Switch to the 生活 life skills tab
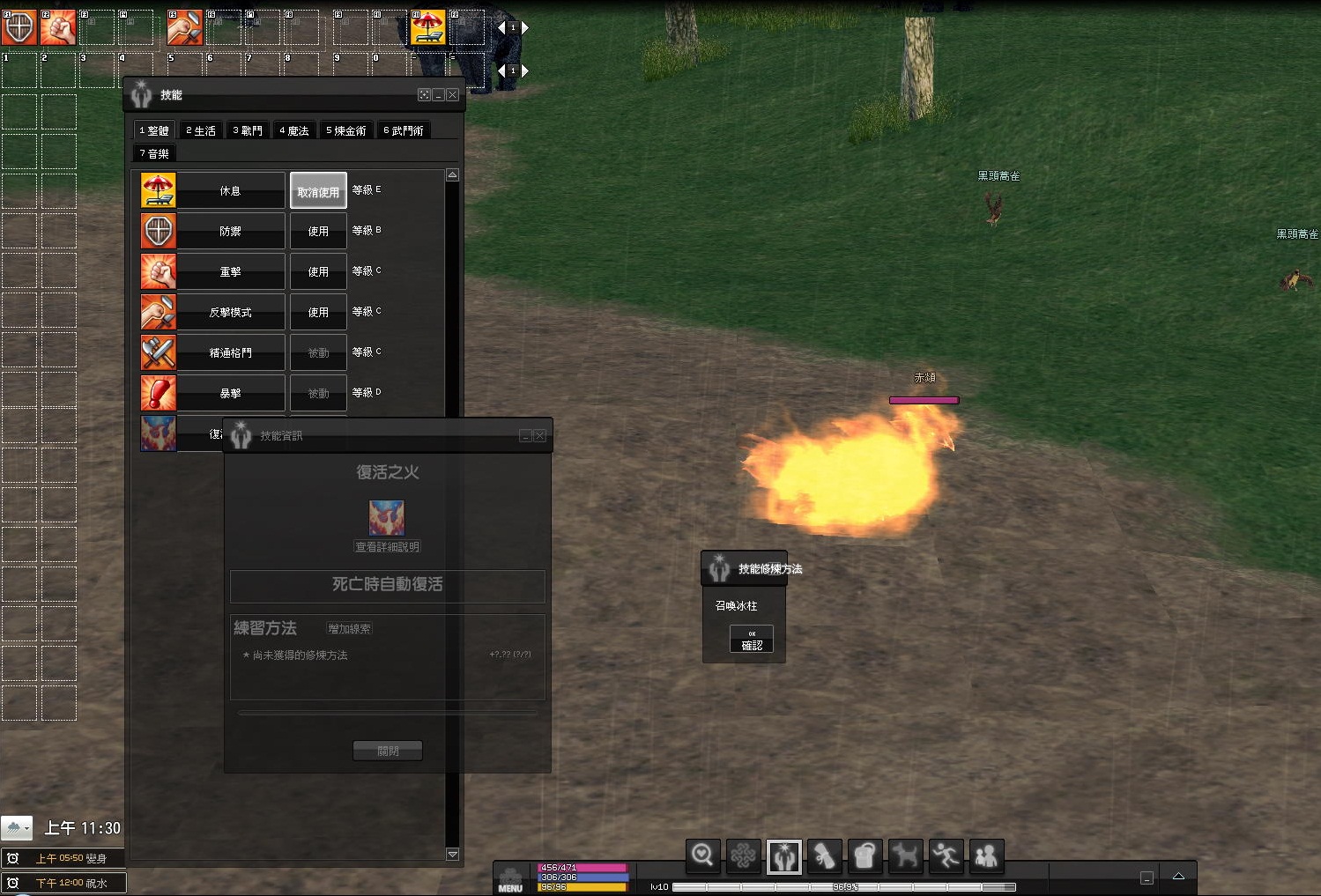 pyautogui.click(x=201, y=130)
